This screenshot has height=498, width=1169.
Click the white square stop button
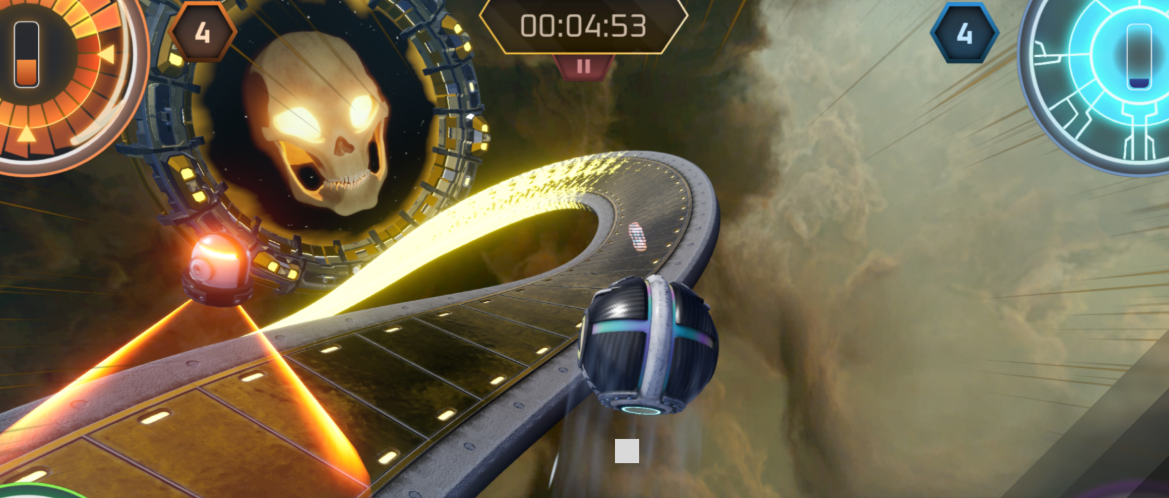(x=627, y=451)
